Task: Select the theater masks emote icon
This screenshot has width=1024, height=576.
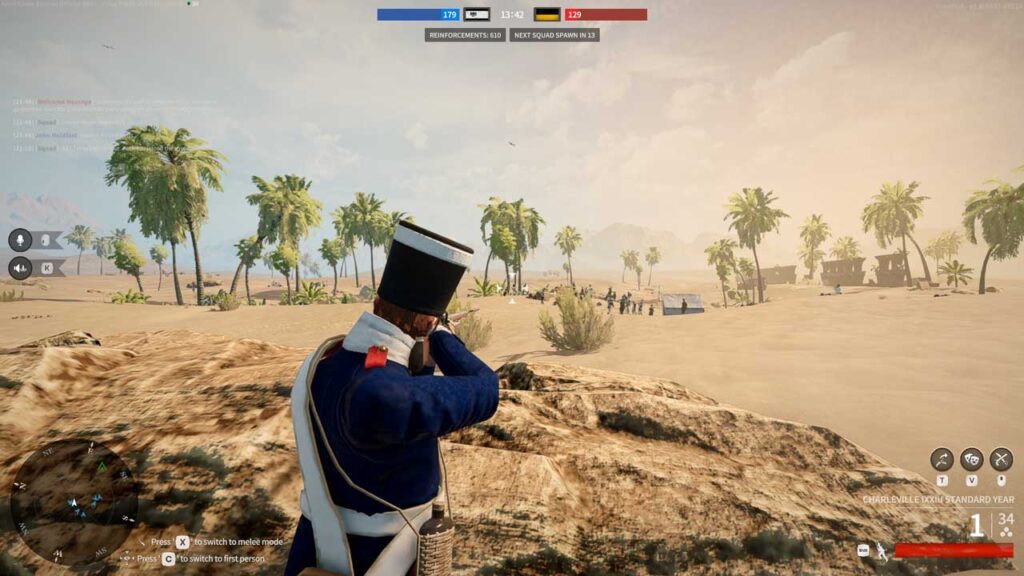Action: (x=971, y=459)
